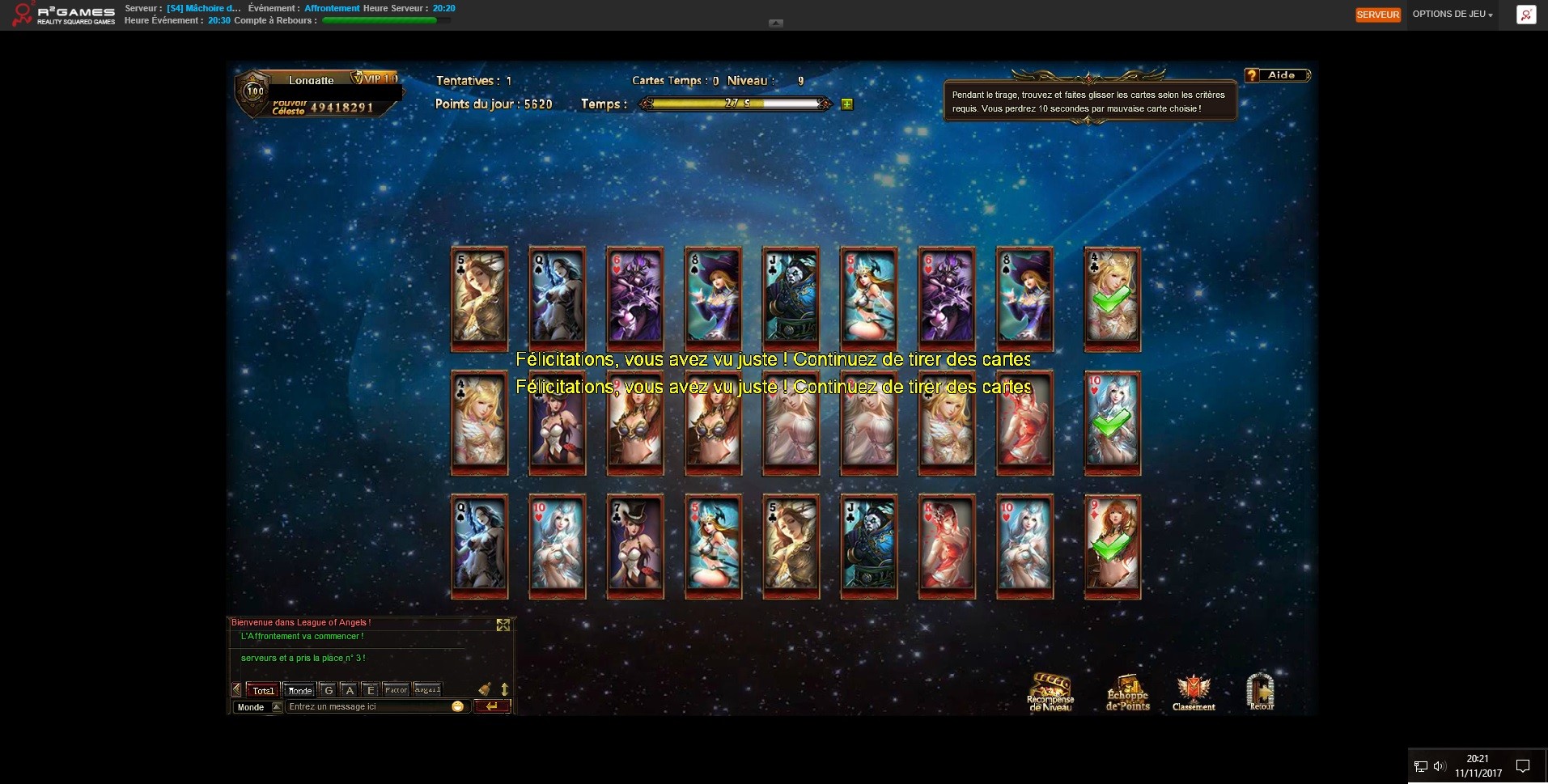This screenshot has height=784, width=1548.
Task: Open Récompense de Niveau chest
Action: click(x=1050, y=692)
